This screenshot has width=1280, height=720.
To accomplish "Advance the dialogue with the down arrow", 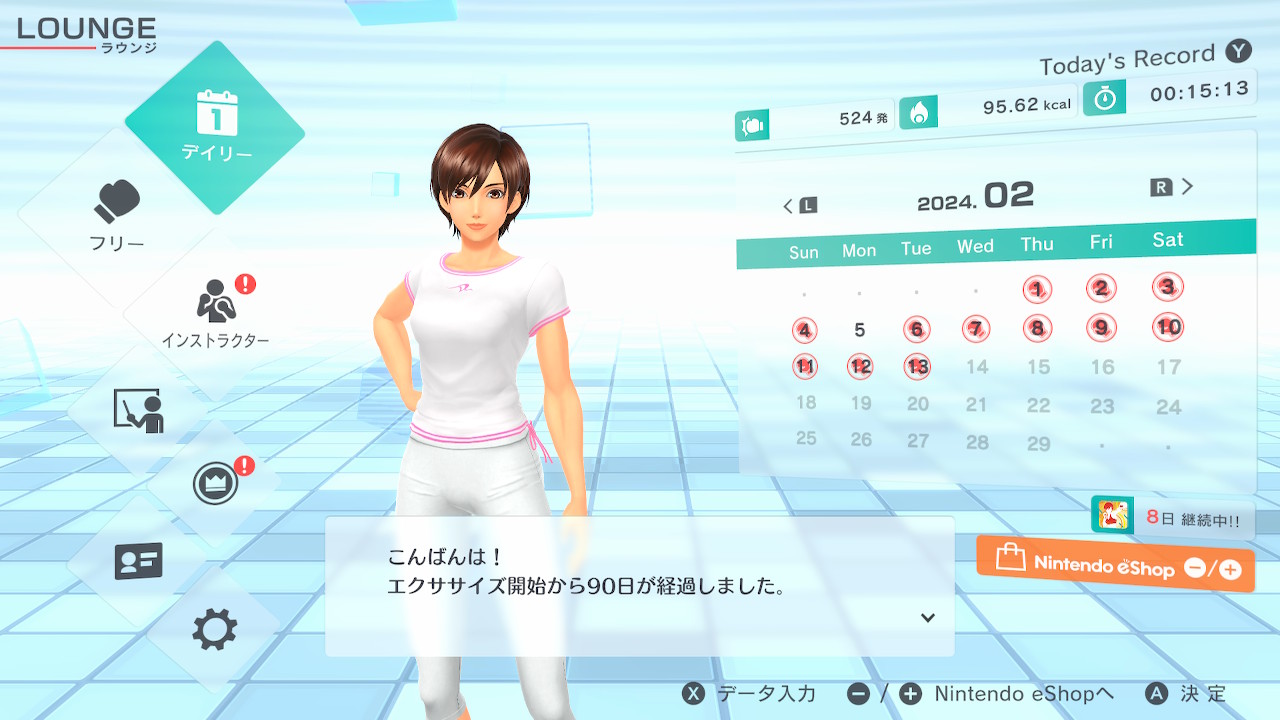I will pos(928,618).
